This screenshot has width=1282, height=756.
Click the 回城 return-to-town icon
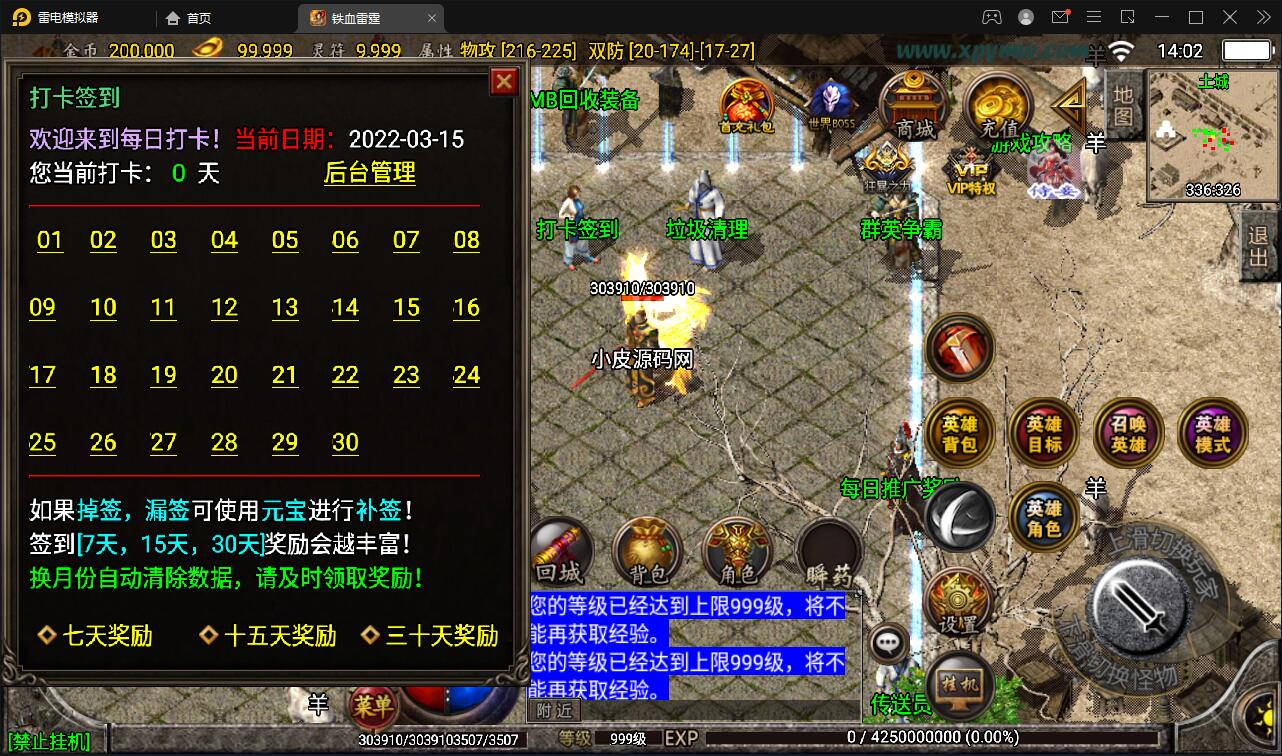click(558, 551)
